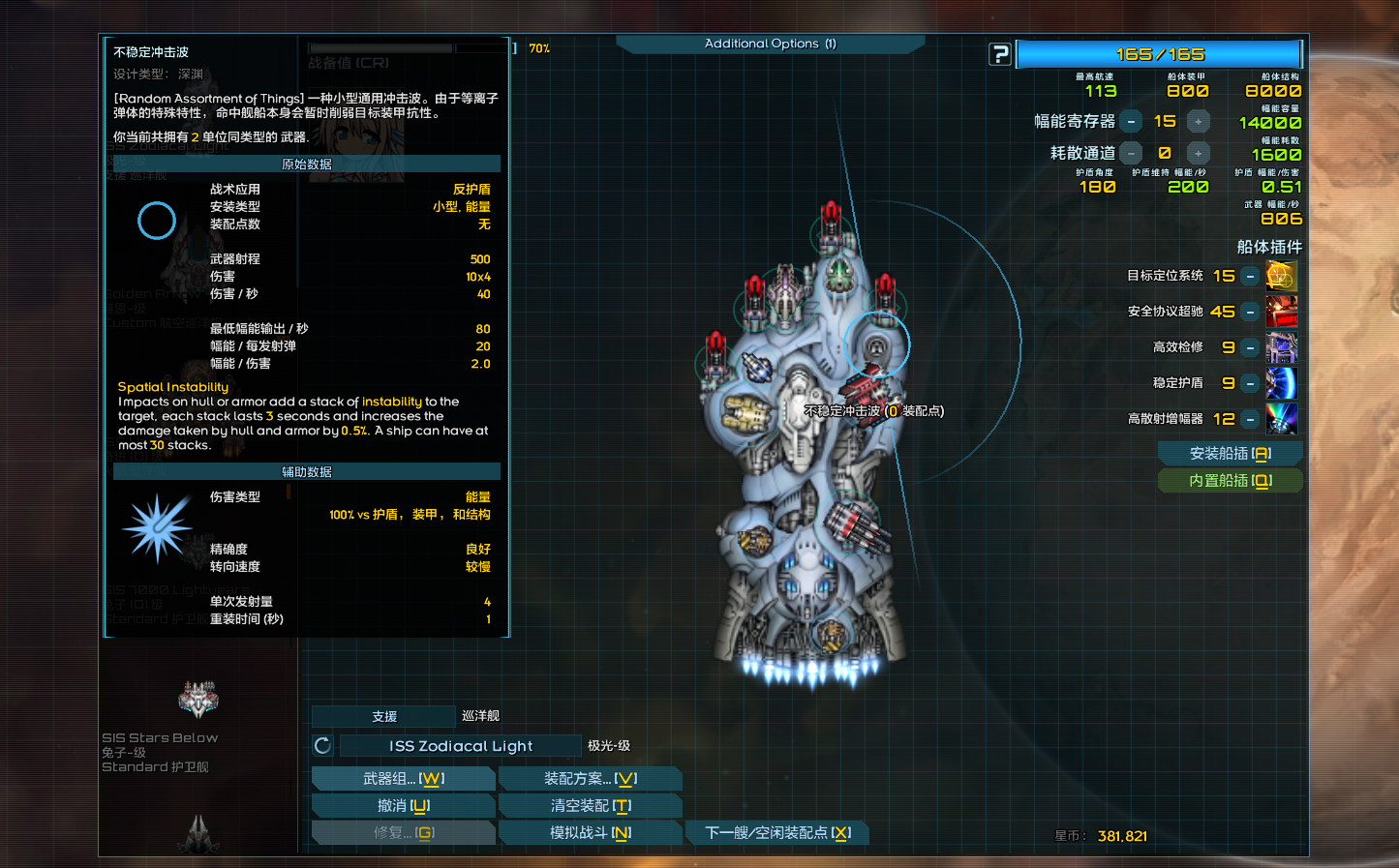Open the 装配方案 loadout variants menu
The height and width of the screenshot is (868, 1399).
[x=590, y=778]
